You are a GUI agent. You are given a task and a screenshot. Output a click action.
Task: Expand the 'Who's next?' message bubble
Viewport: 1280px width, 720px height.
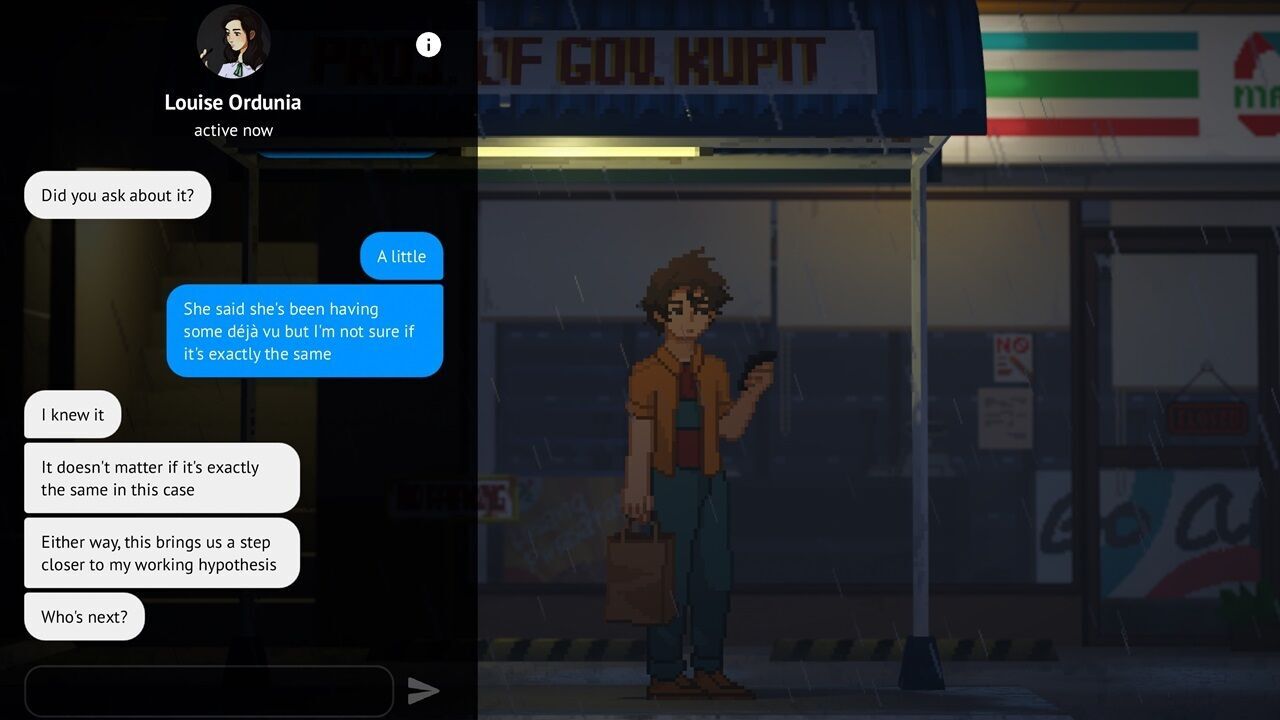(x=84, y=616)
